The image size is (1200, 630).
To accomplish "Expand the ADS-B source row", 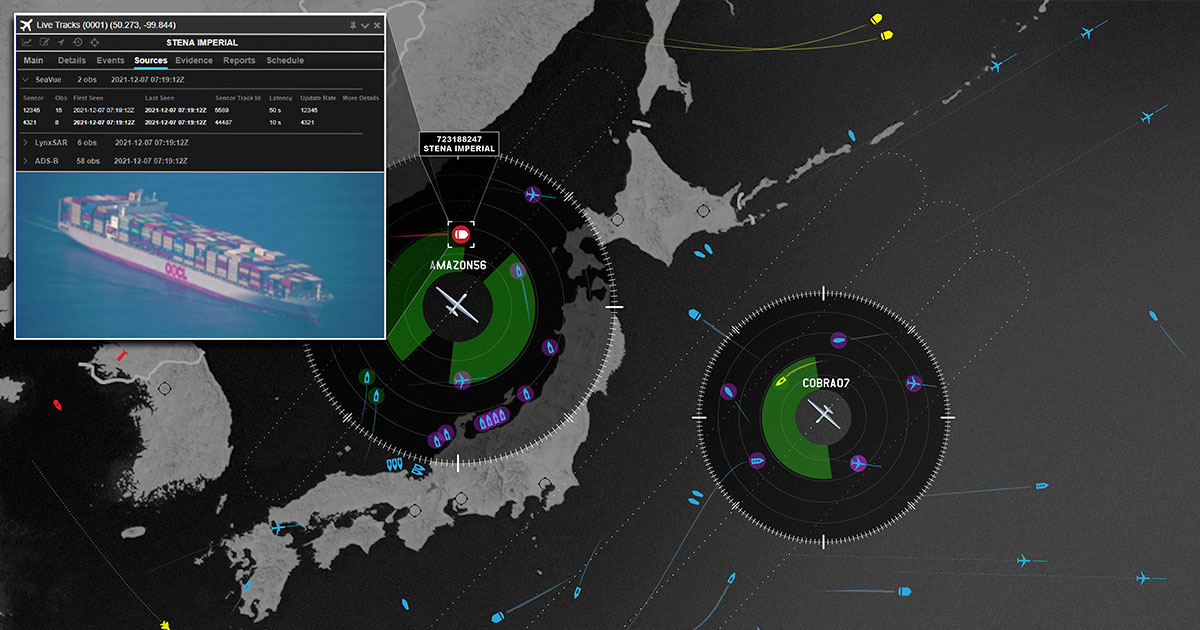I will point(25,160).
